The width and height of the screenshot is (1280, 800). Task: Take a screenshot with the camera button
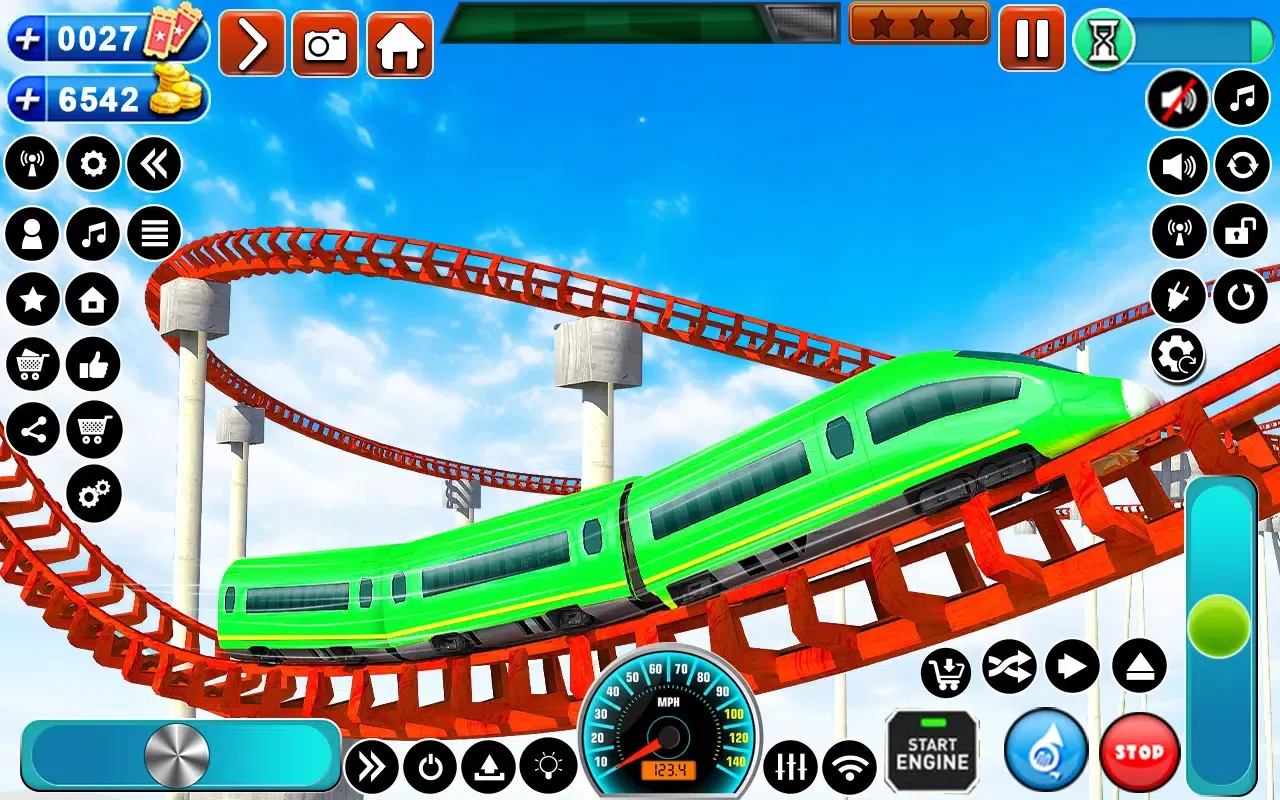point(325,45)
